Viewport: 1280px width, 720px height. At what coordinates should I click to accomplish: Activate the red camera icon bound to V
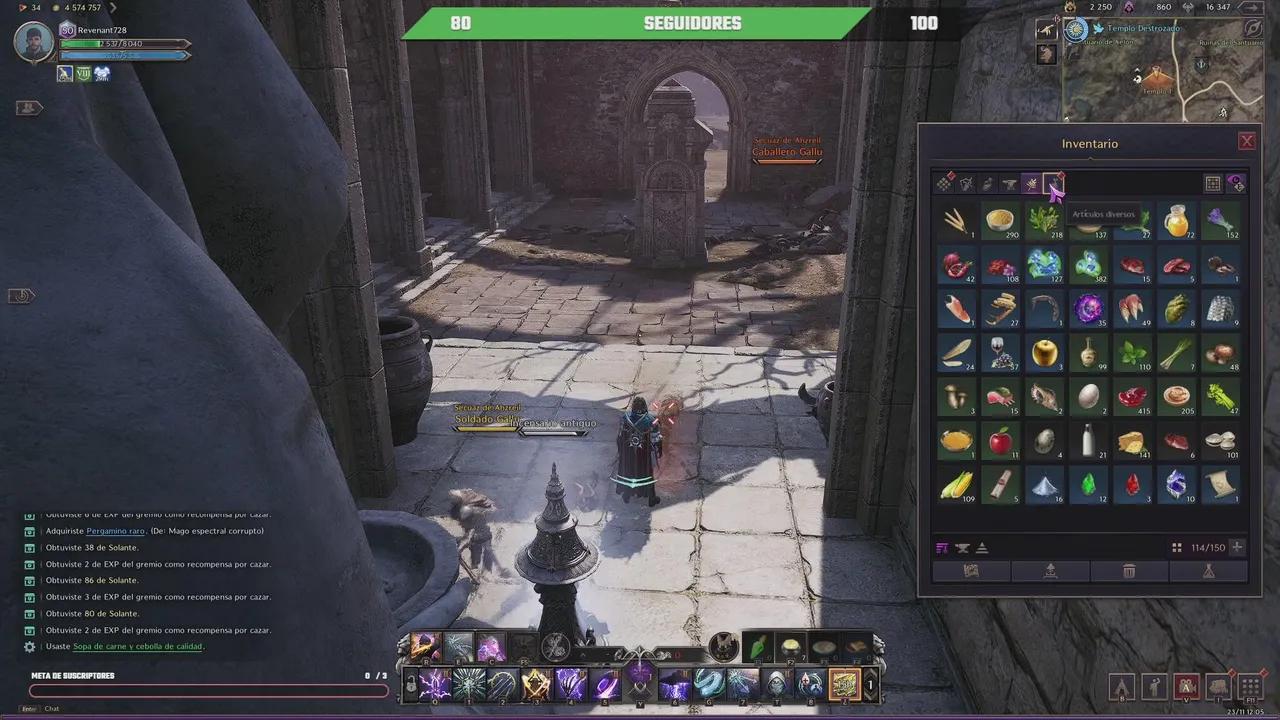click(x=1186, y=687)
